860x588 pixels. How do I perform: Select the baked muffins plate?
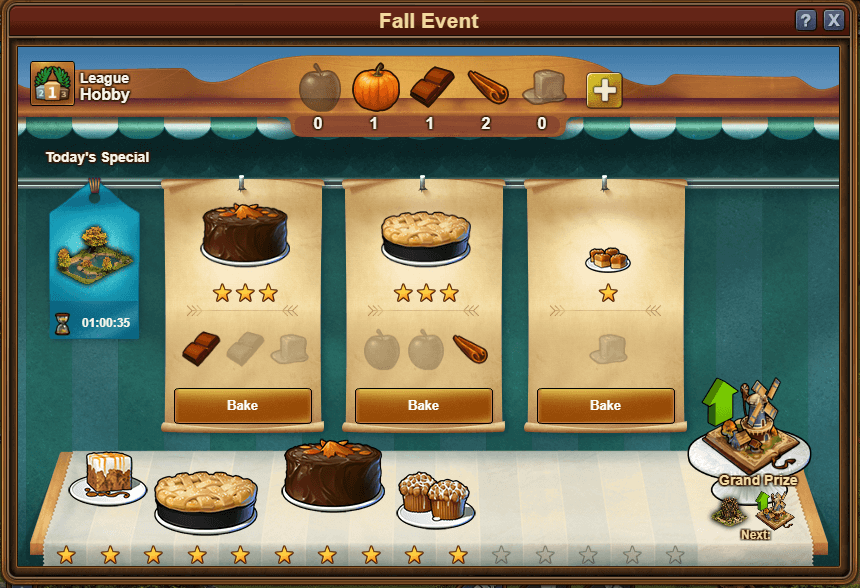coord(435,496)
